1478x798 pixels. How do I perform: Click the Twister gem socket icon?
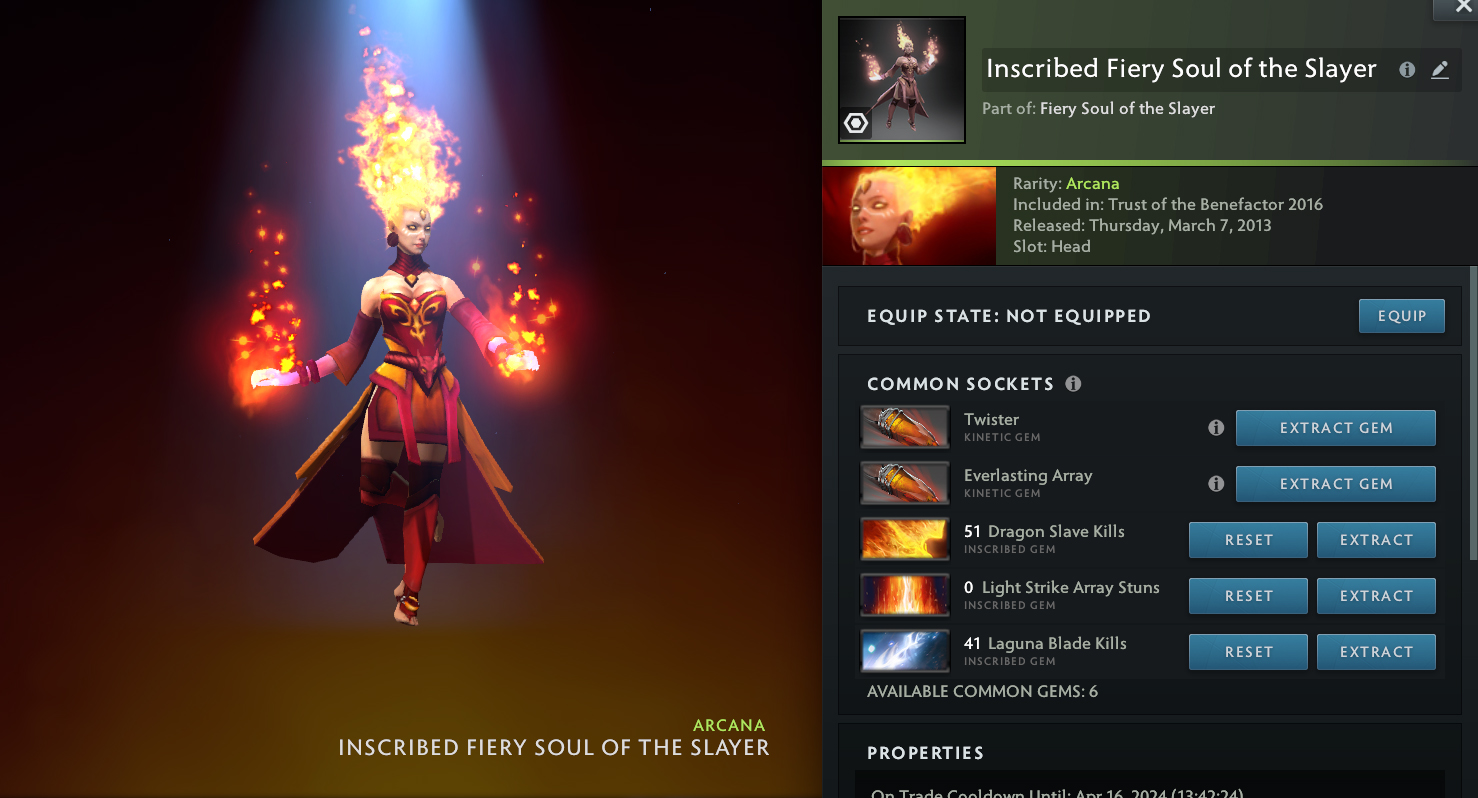click(x=904, y=428)
